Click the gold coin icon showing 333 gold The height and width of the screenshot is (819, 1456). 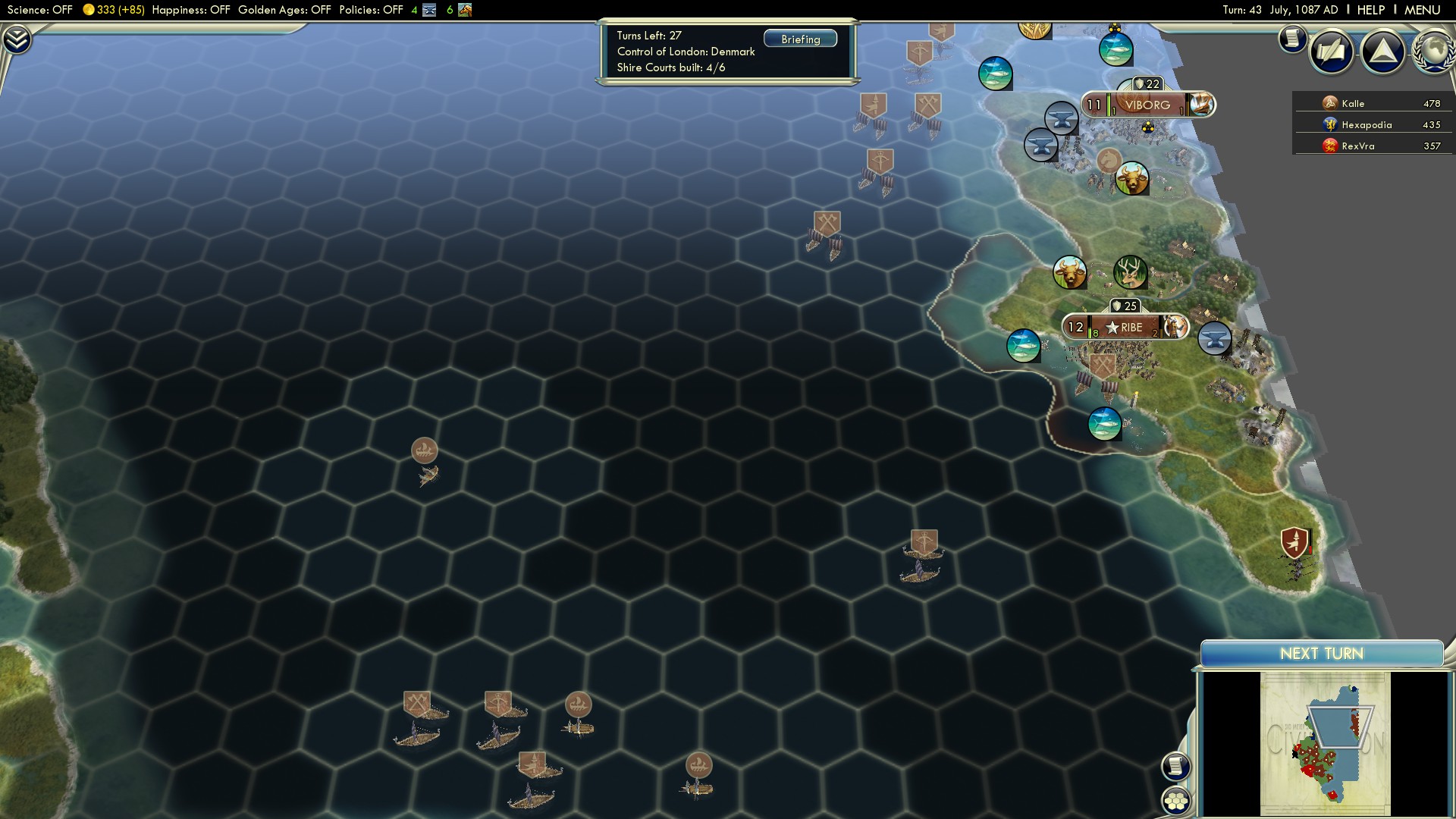pyautogui.click(x=90, y=10)
